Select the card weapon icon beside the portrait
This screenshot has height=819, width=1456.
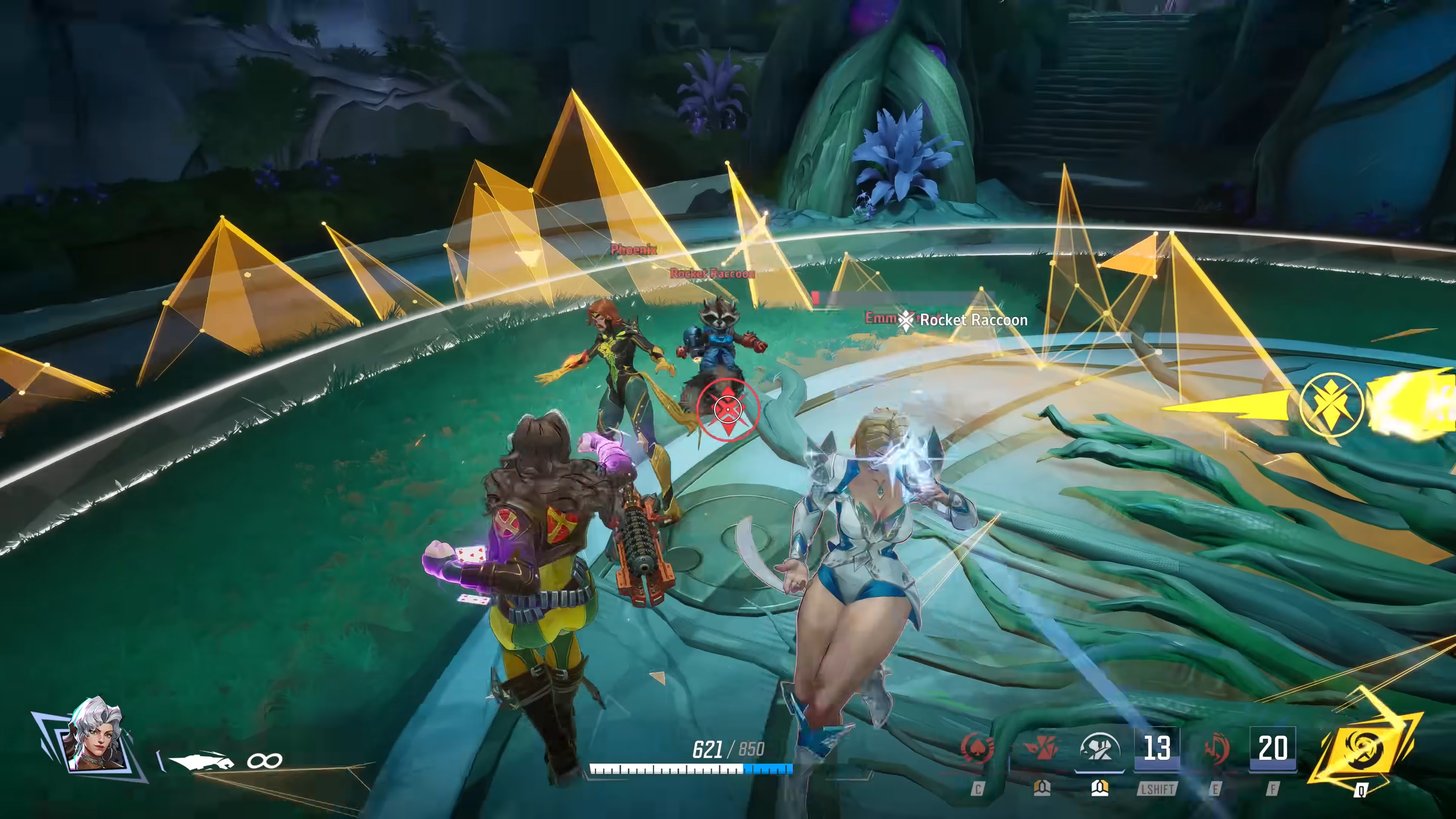click(202, 761)
